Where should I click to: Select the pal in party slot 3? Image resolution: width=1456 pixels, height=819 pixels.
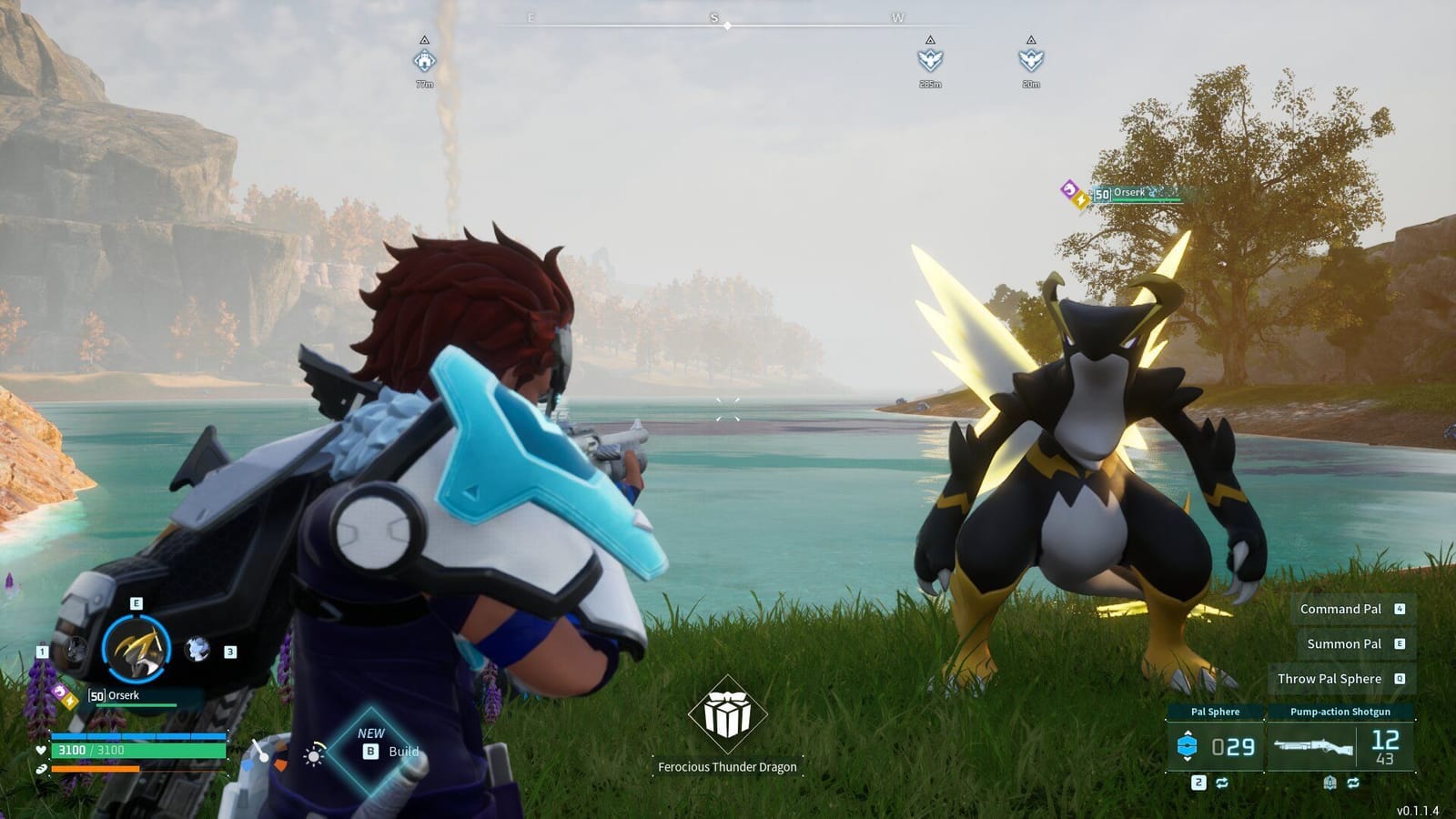click(196, 651)
